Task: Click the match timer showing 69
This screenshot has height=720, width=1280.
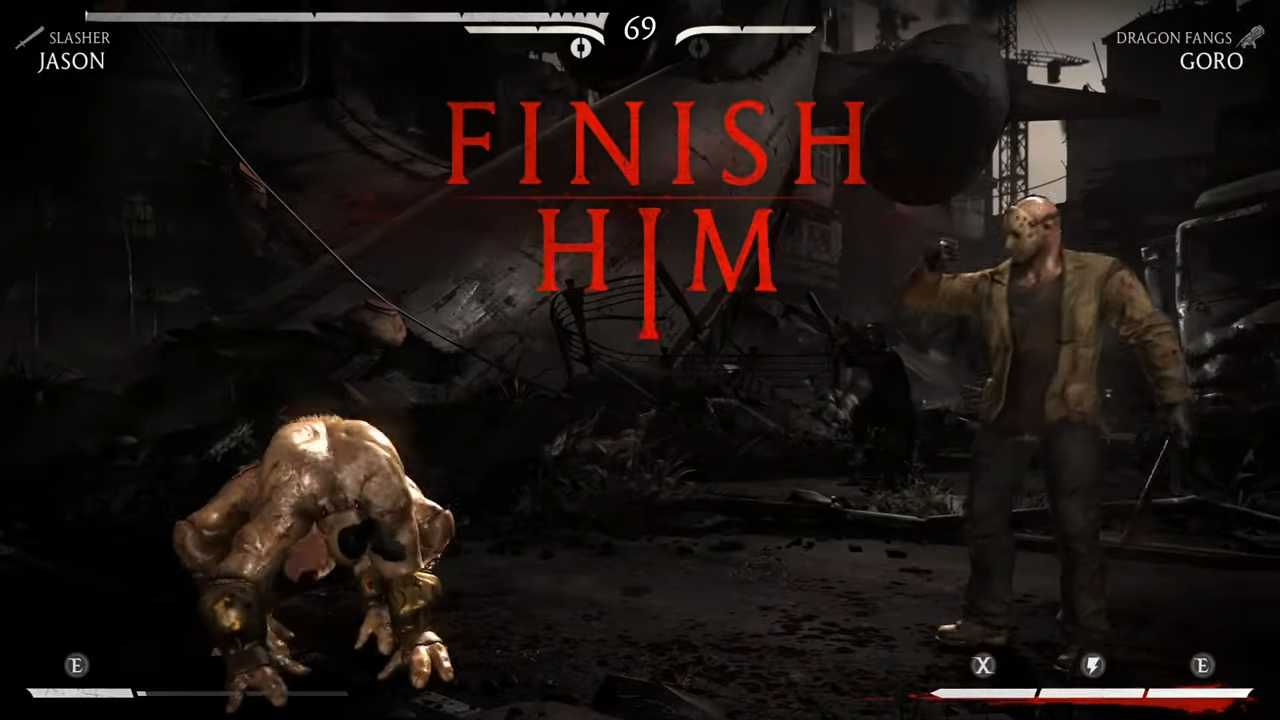Action: tap(639, 30)
